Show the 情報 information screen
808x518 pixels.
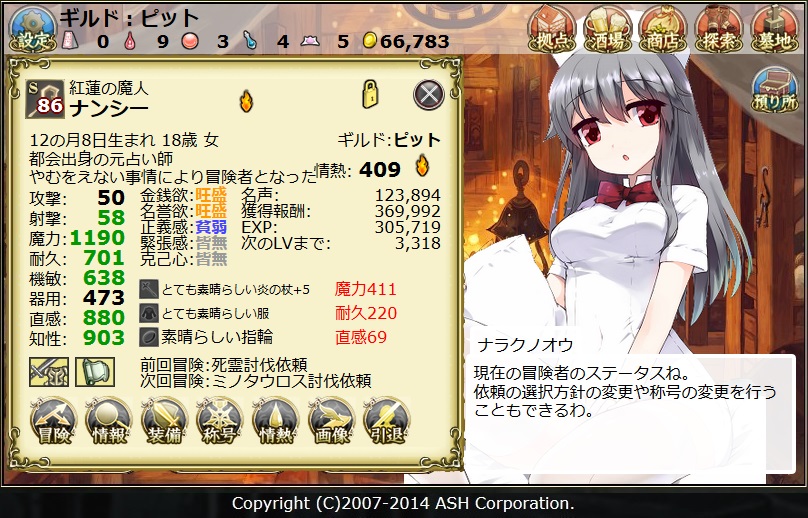tap(109, 421)
